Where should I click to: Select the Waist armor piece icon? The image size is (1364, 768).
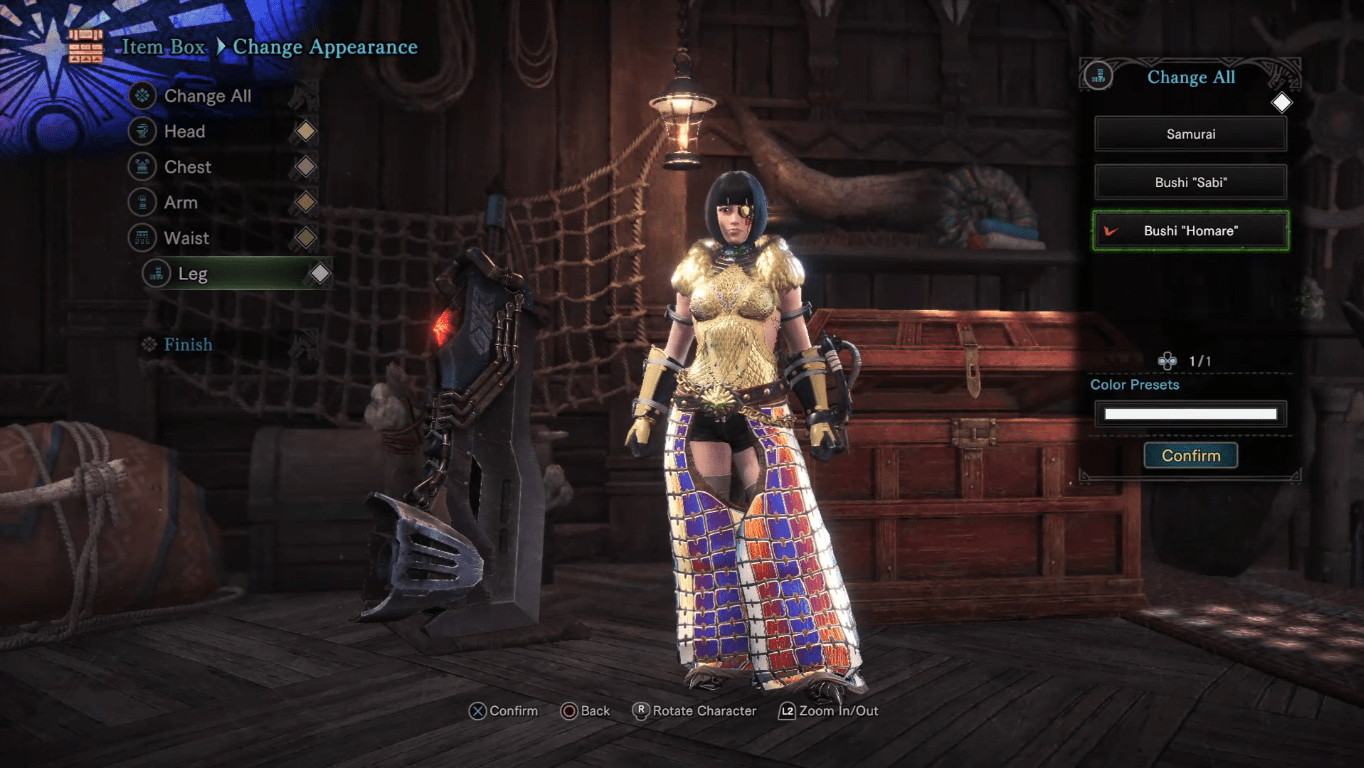click(142, 238)
